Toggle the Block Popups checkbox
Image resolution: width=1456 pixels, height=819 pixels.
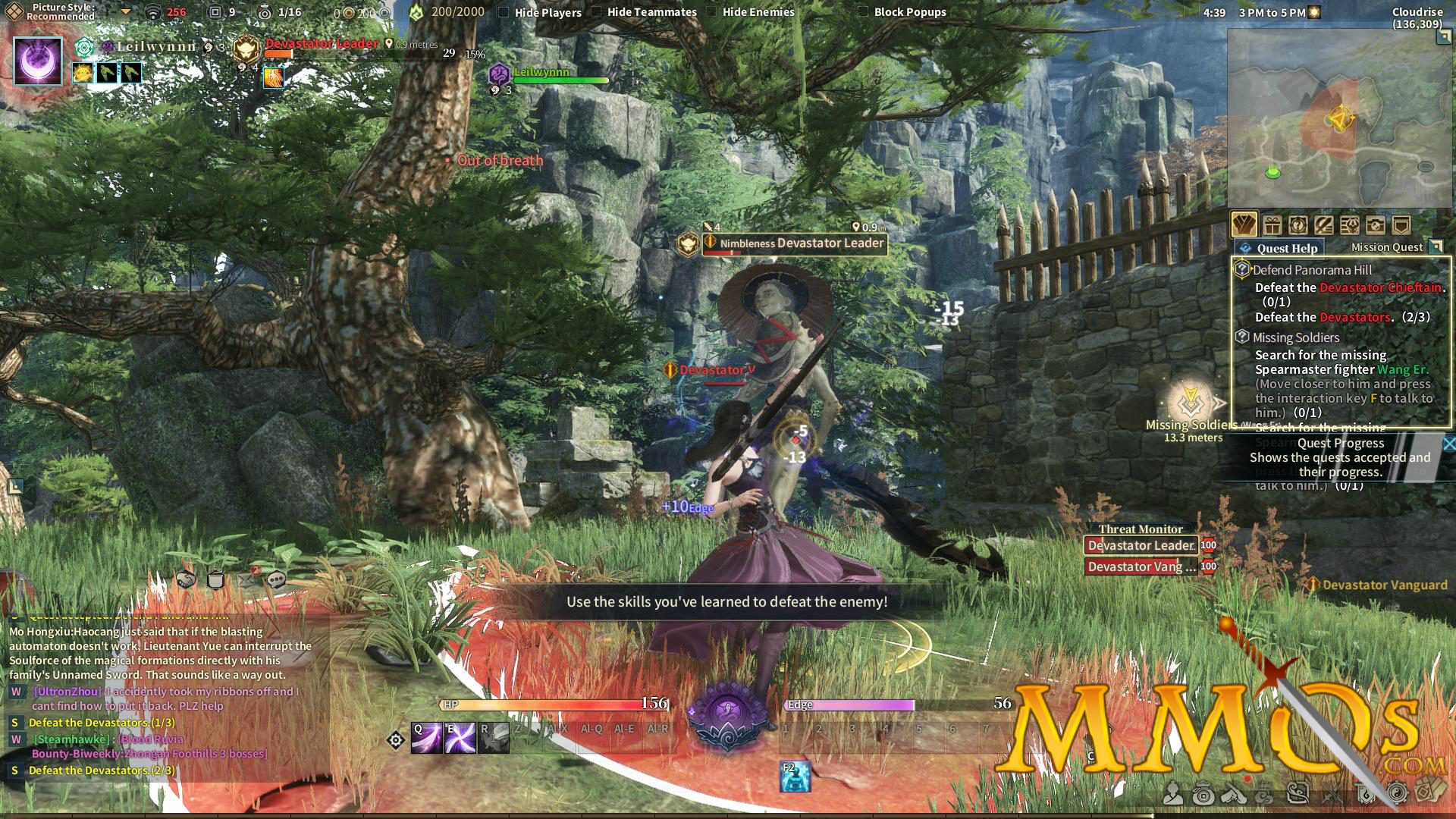[864, 12]
